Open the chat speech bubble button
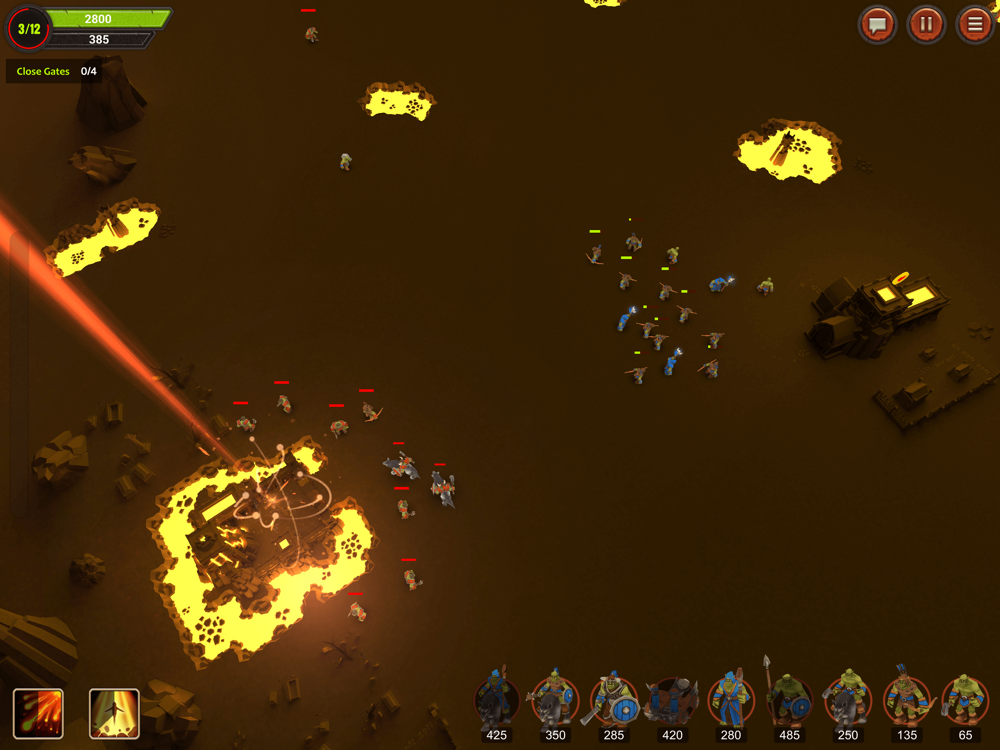Screen dimensions: 1000x750 [x=878, y=24]
